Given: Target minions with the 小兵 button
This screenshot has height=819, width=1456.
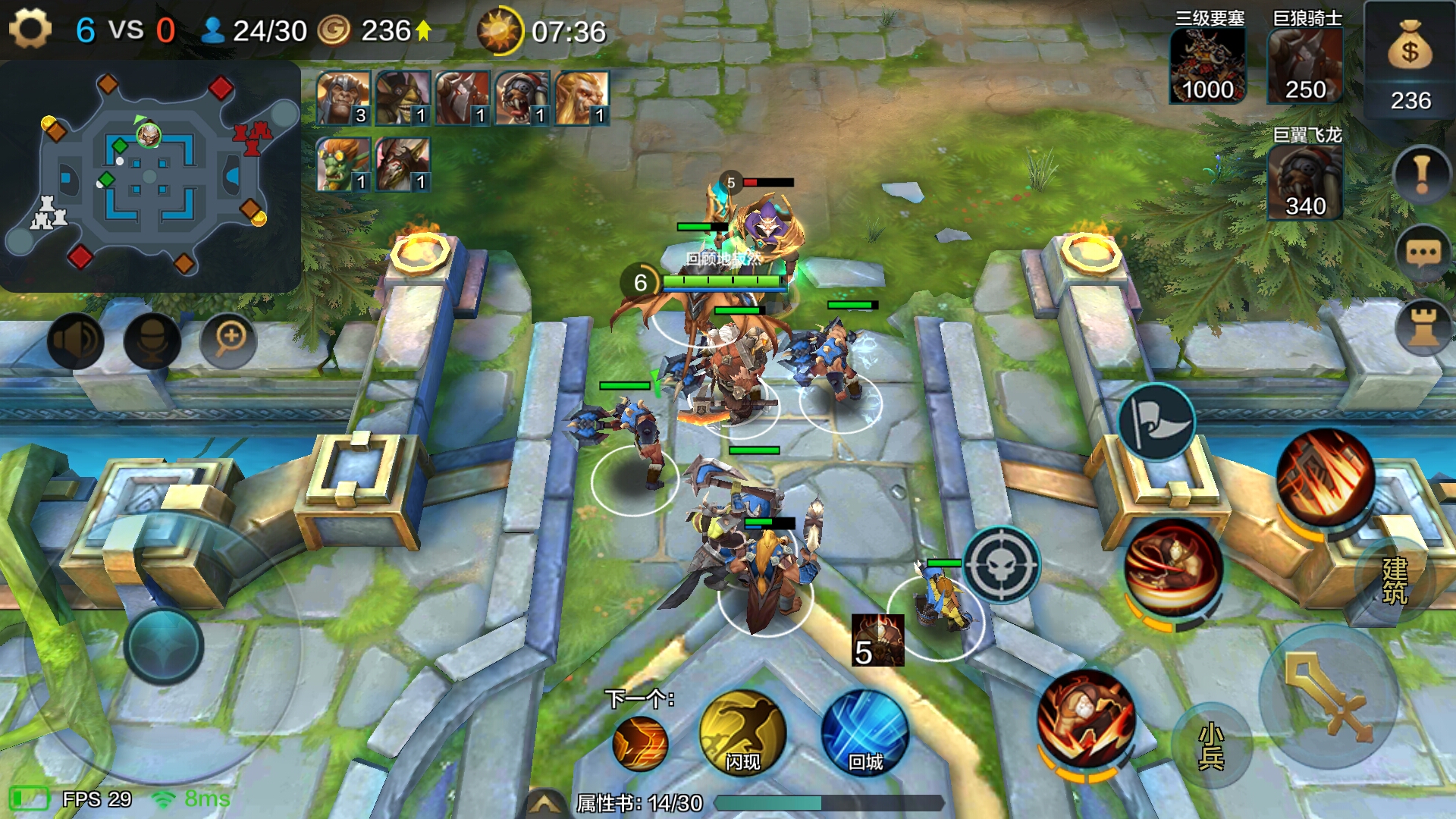Looking at the screenshot, I should pos(1211,746).
